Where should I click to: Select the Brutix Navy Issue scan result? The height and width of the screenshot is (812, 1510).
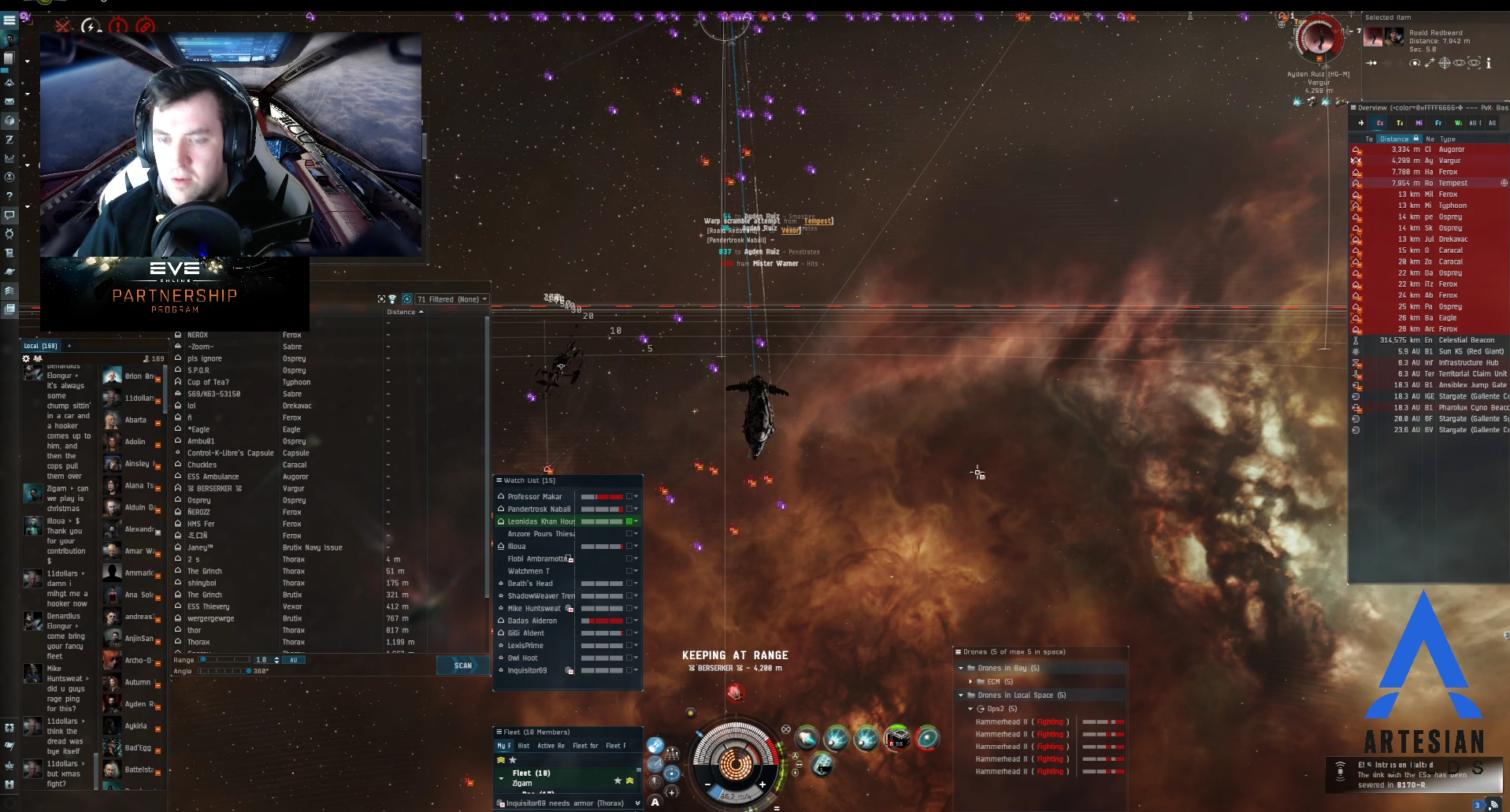point(312,547)
